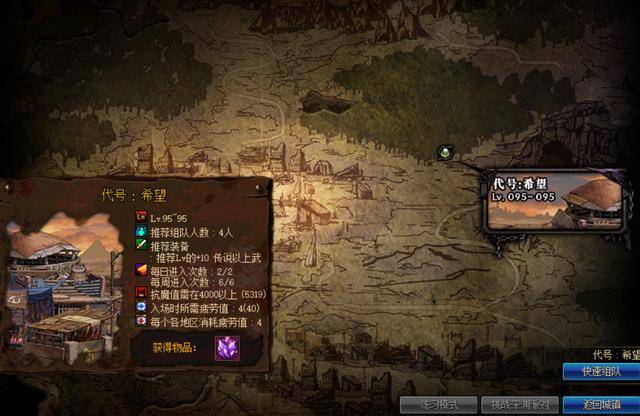Select the 练习模式 practice mode button
This screenshot has width=640, height=416.
(x=436, y=405)
